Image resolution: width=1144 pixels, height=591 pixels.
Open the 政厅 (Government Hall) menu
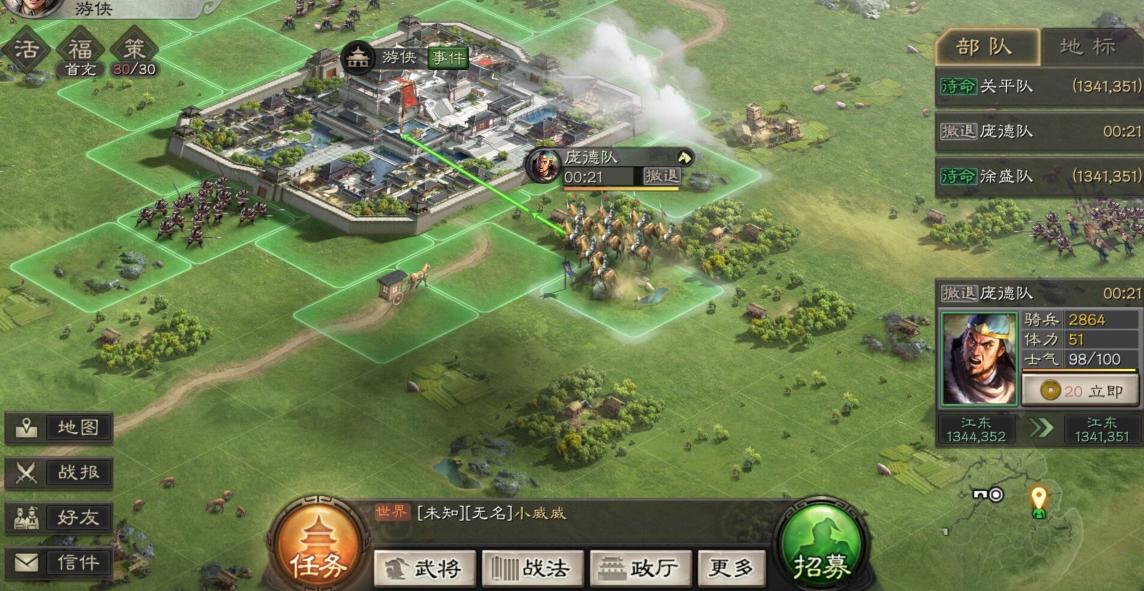(x=640, y=568)
